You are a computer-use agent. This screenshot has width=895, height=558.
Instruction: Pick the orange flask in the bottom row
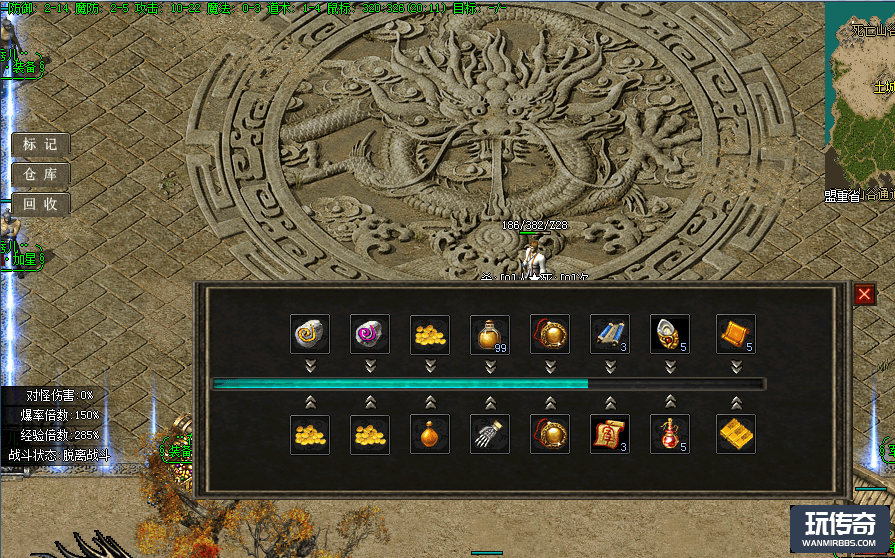coord(430,434)
